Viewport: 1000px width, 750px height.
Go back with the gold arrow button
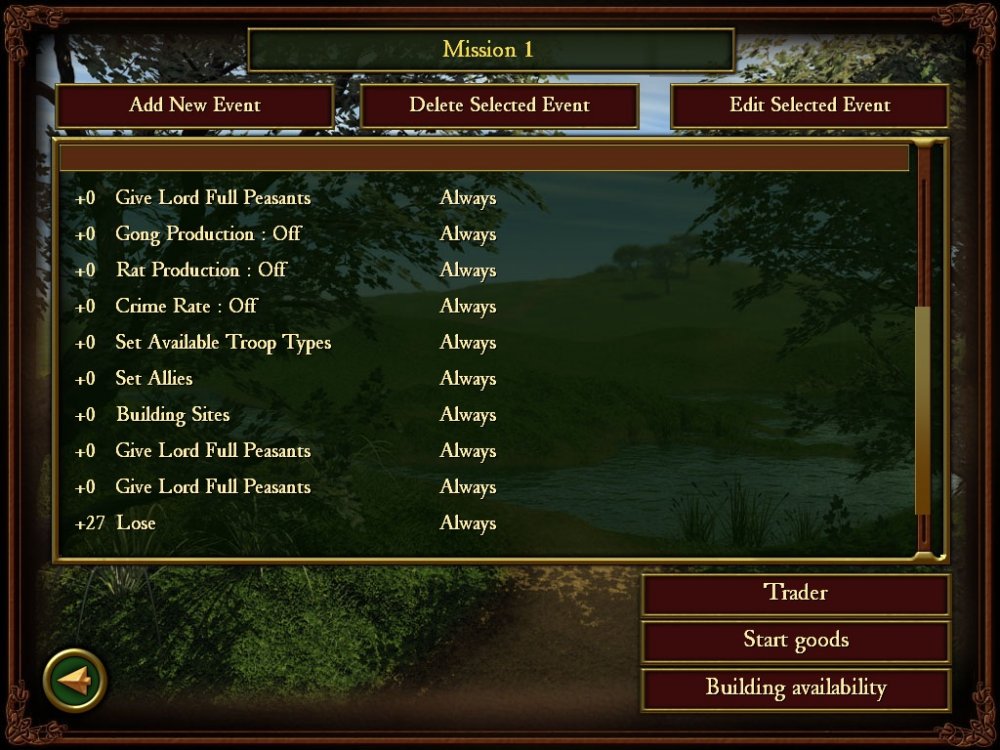click(x=75, y=680)
